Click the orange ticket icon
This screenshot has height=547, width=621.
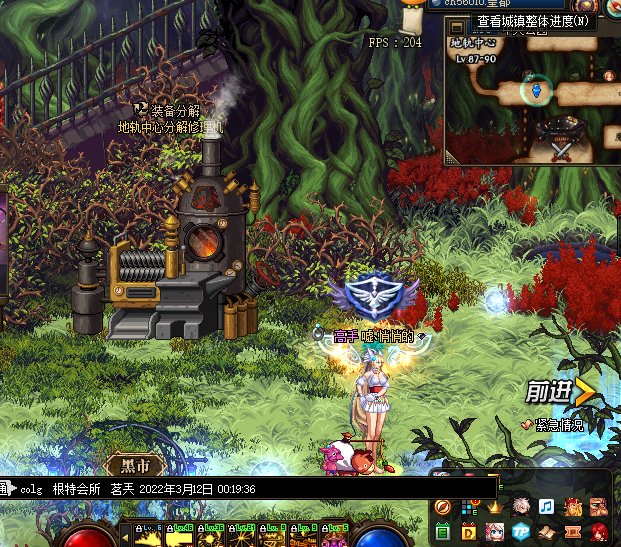point(573,531)
